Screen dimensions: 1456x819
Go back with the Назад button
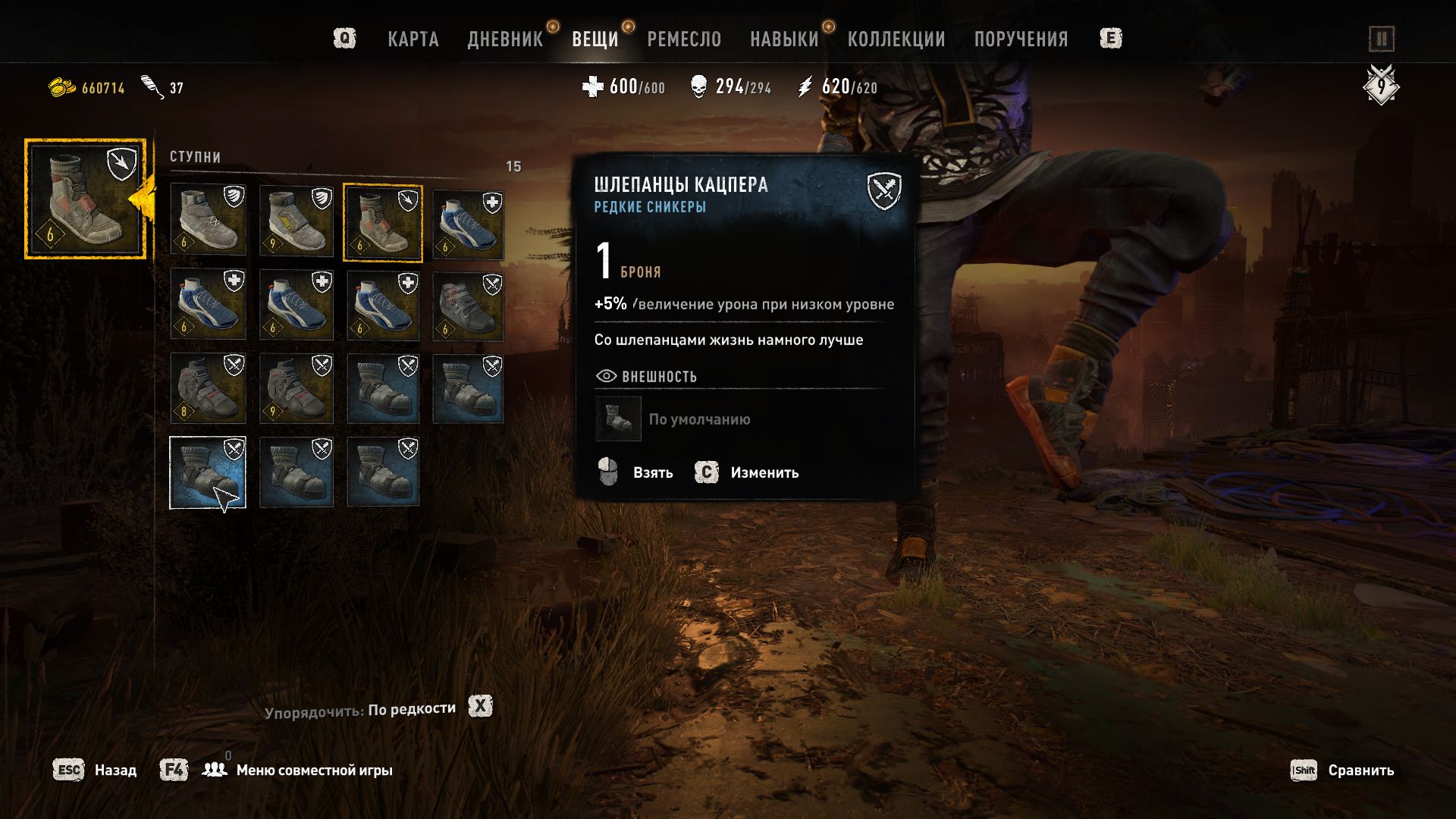115,770
